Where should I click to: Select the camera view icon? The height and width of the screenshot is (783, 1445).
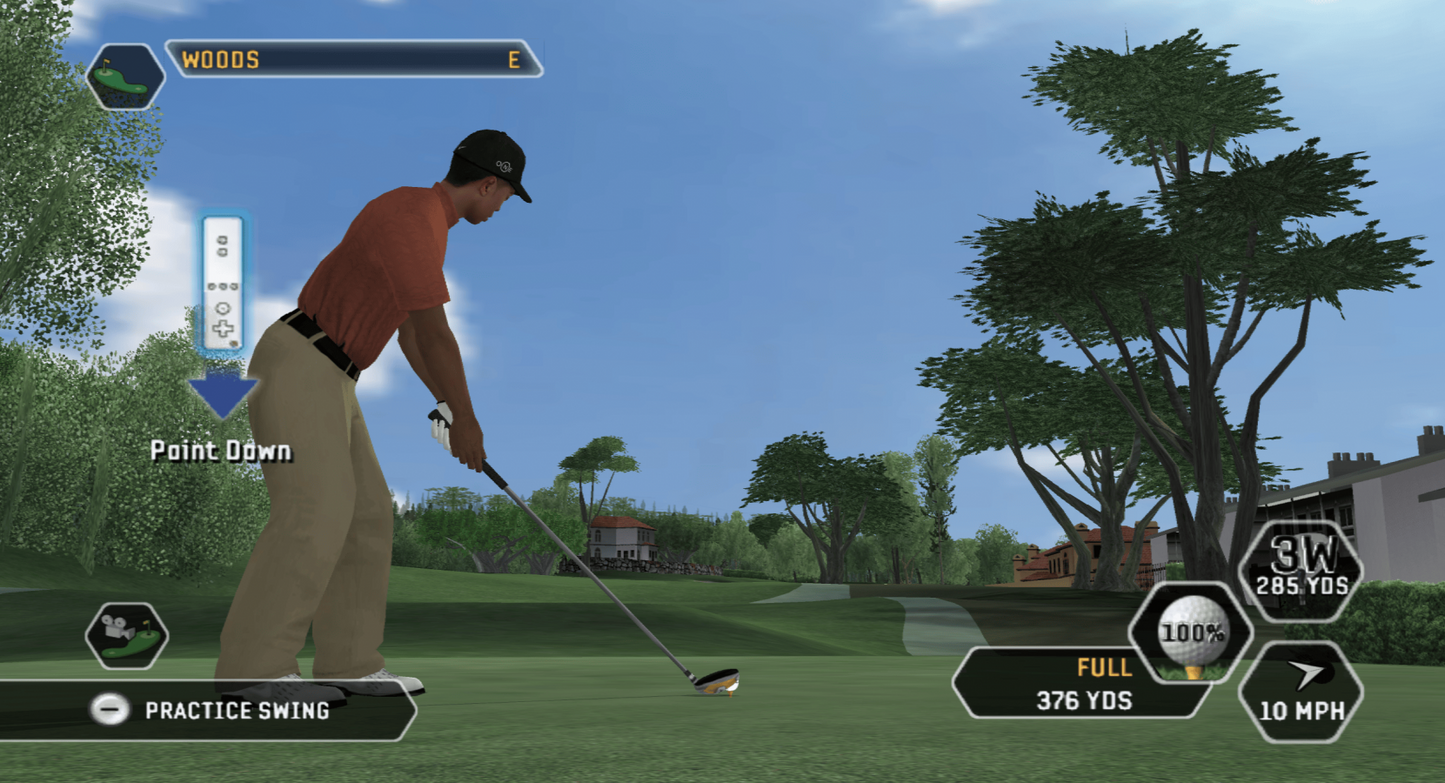click(127, 635)
